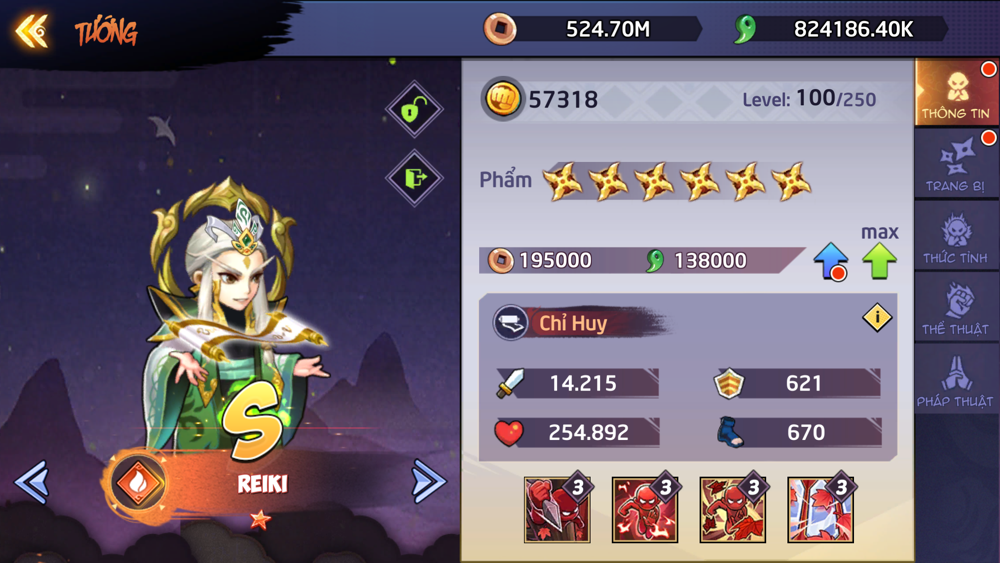
Task: Switch to the Thông Tin tab
Action: coord(955,93)
